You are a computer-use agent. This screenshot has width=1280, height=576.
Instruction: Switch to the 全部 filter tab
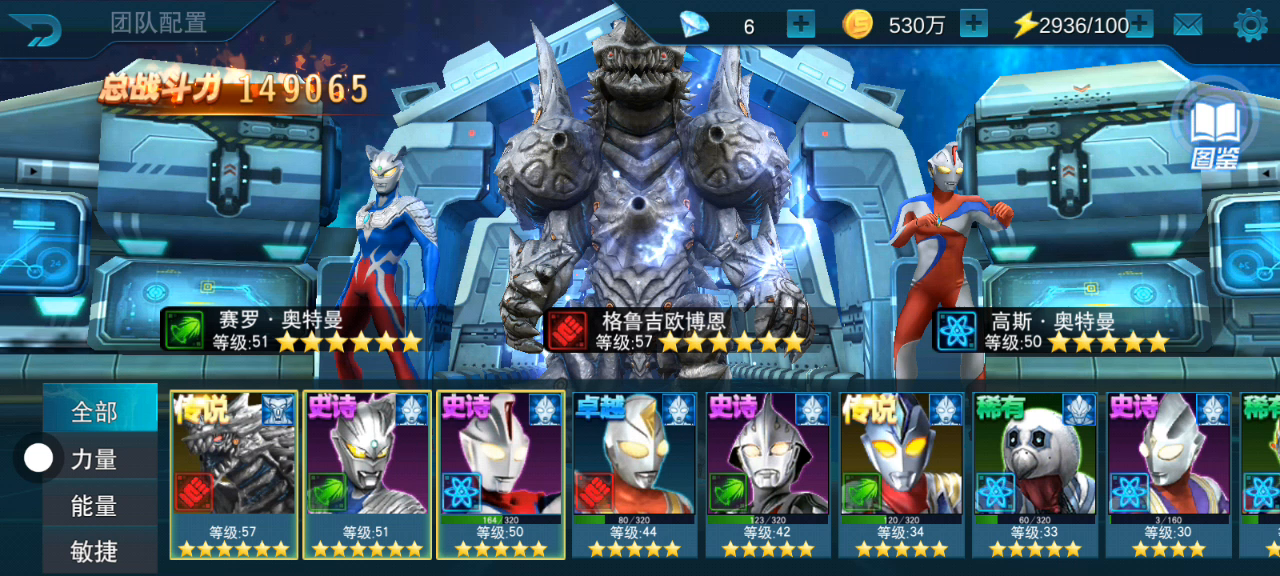(x=96, y=411)
